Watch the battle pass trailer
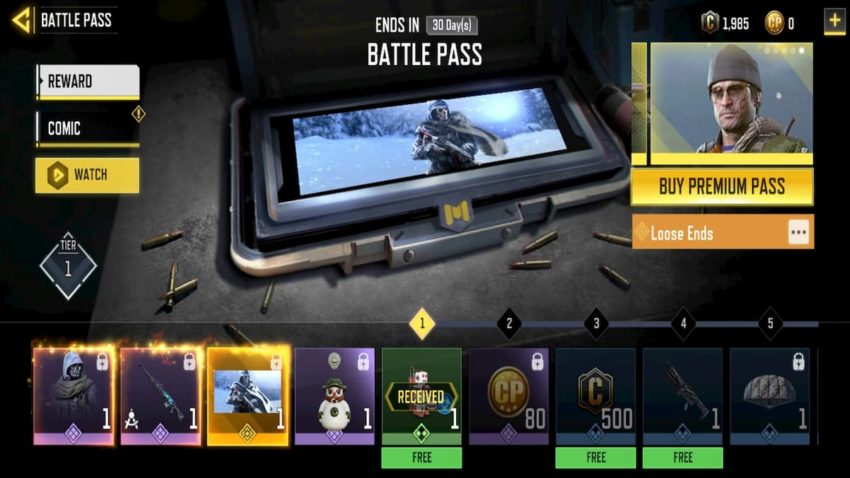 coord(87,175)
